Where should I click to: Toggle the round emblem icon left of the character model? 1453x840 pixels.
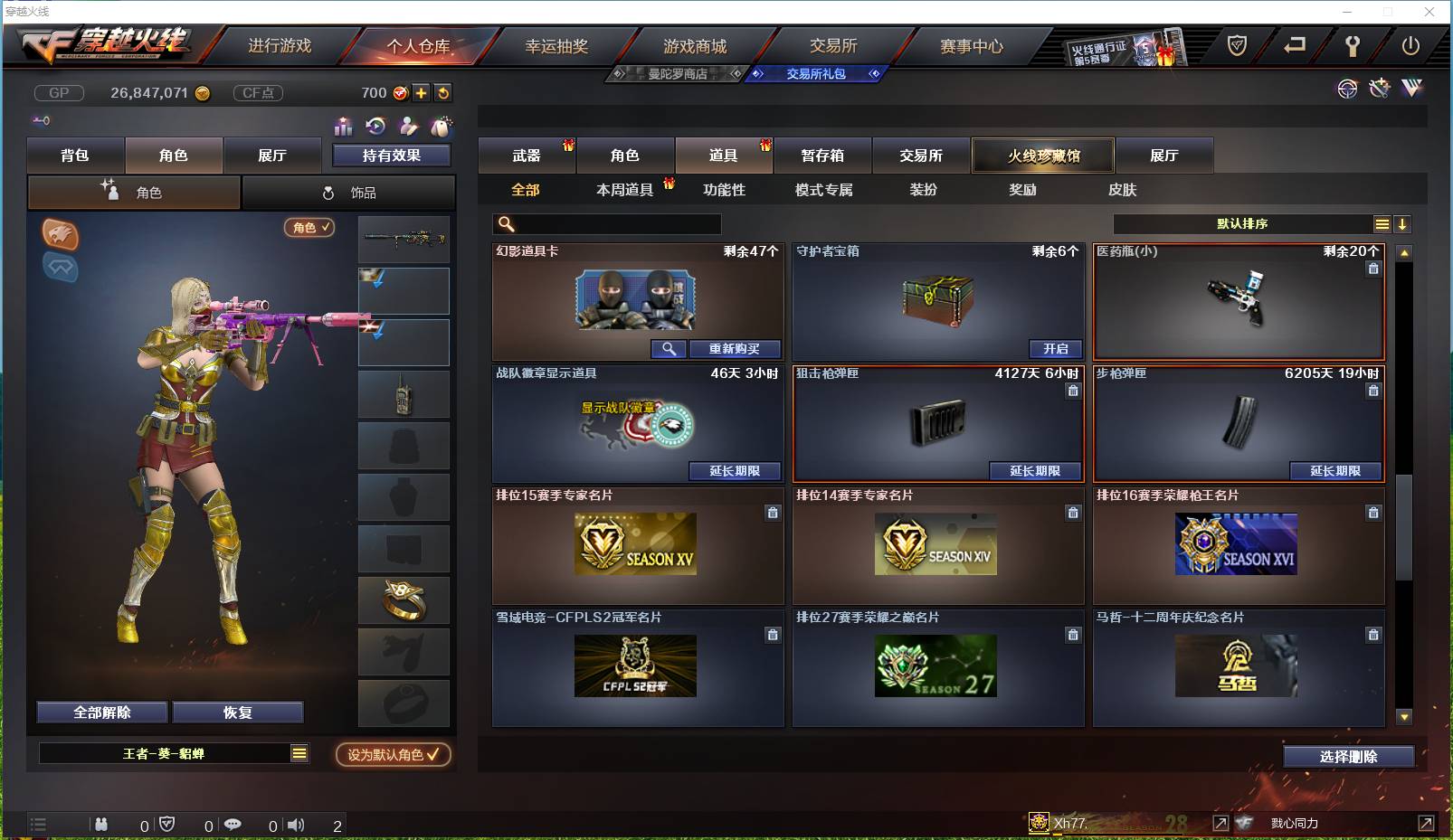tap(62, 237)
